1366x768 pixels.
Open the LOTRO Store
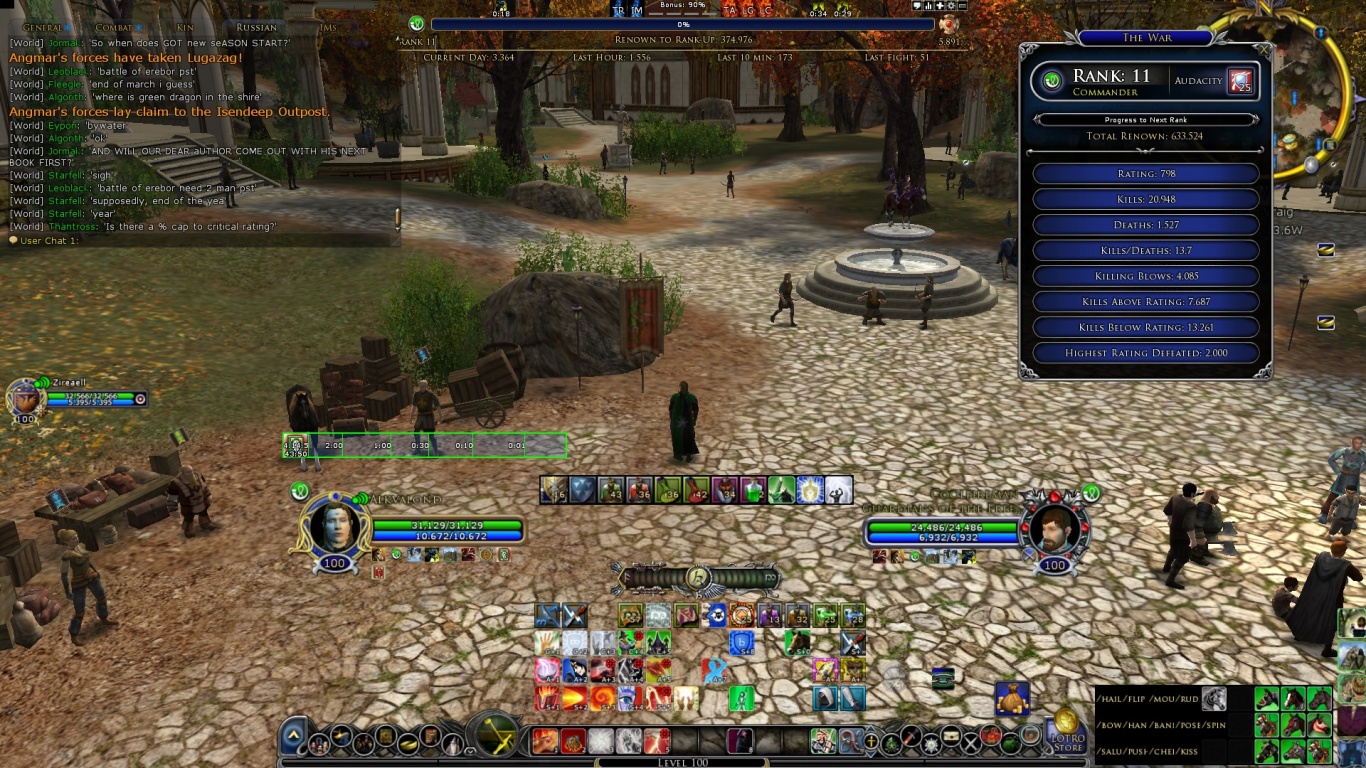1066,733
